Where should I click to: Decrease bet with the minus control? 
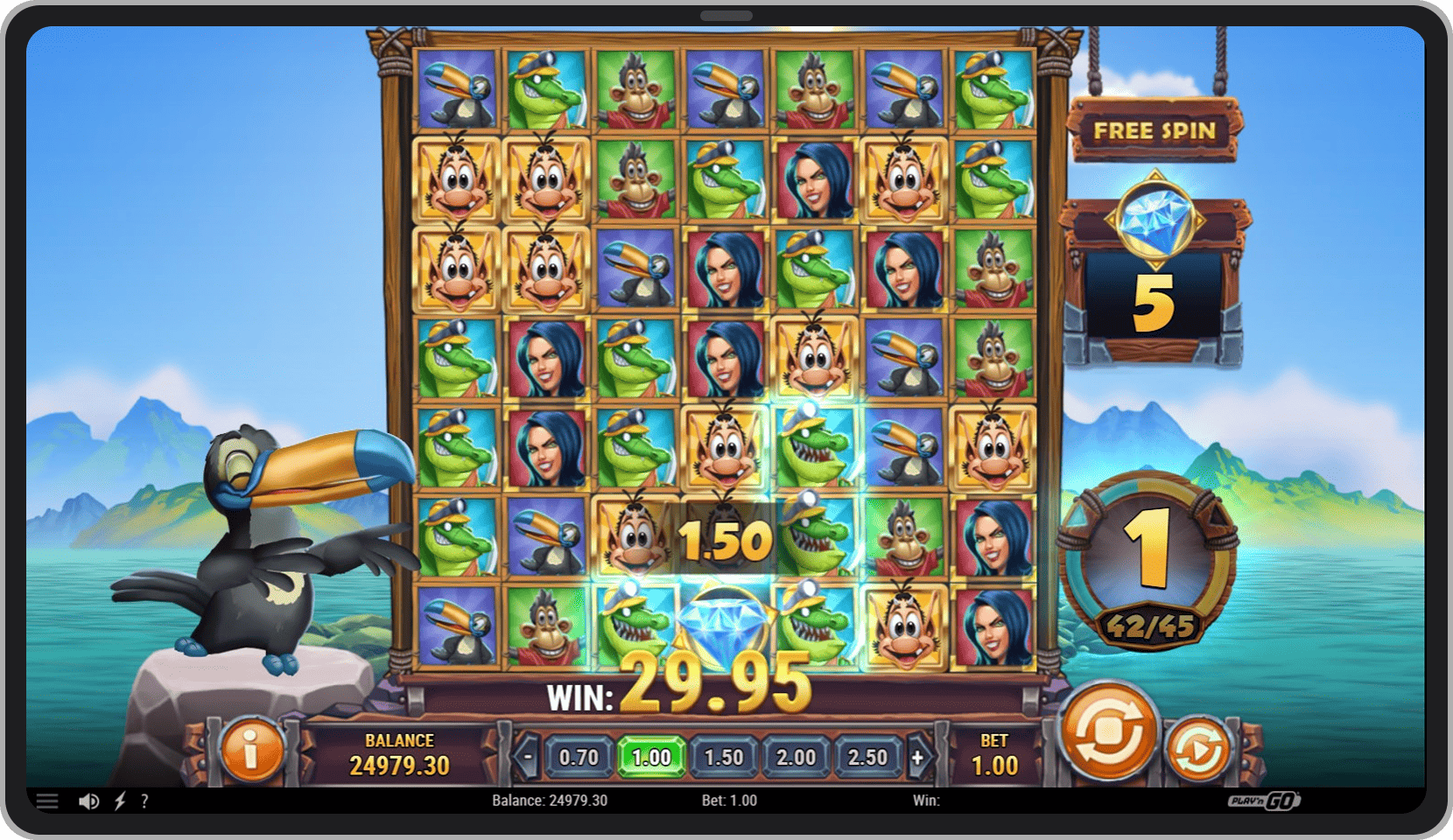(x=529, y=758)
